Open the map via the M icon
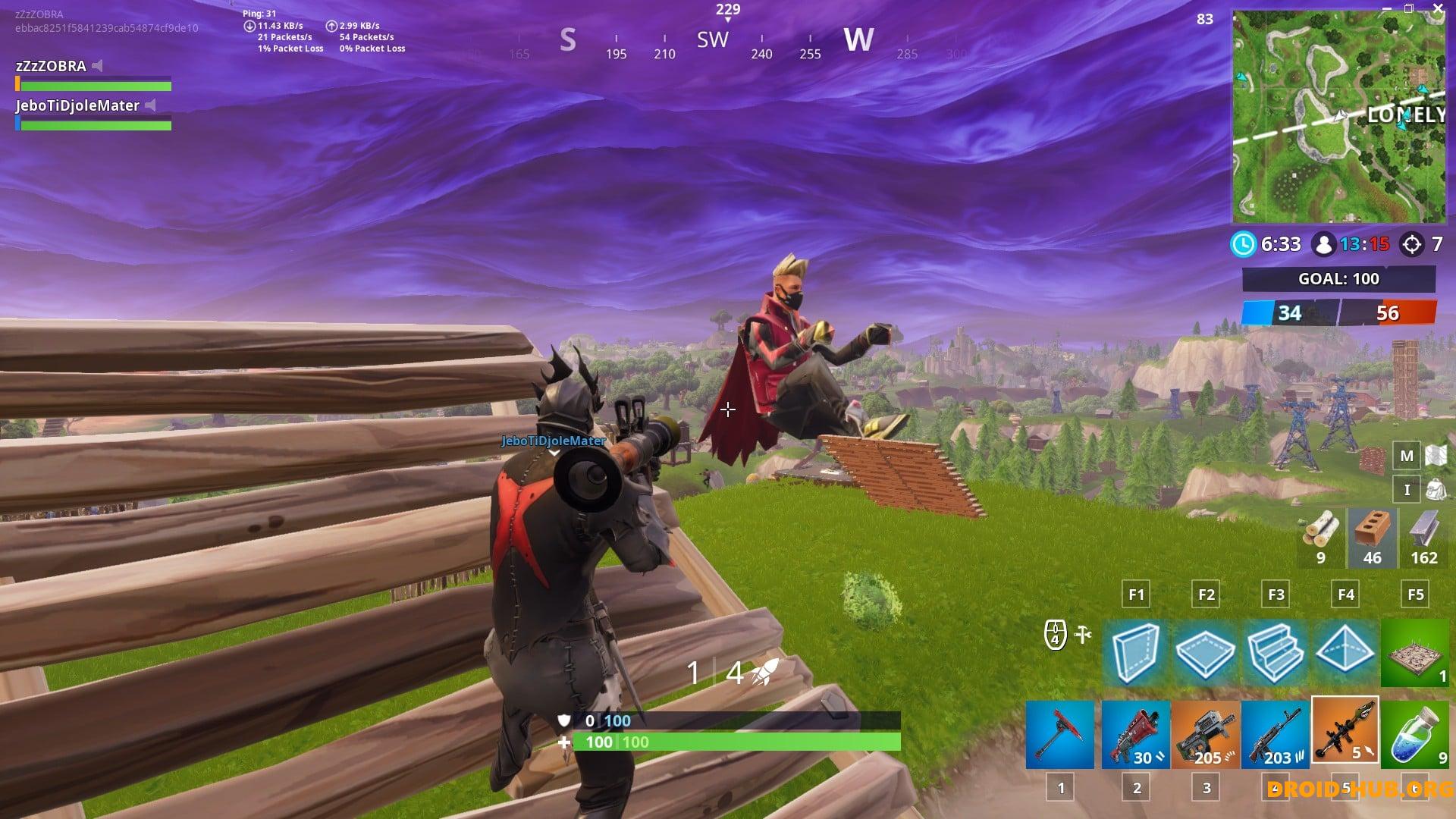Image resolution: width=1456 pixels, height=819 pixels. coord(1406,457)
